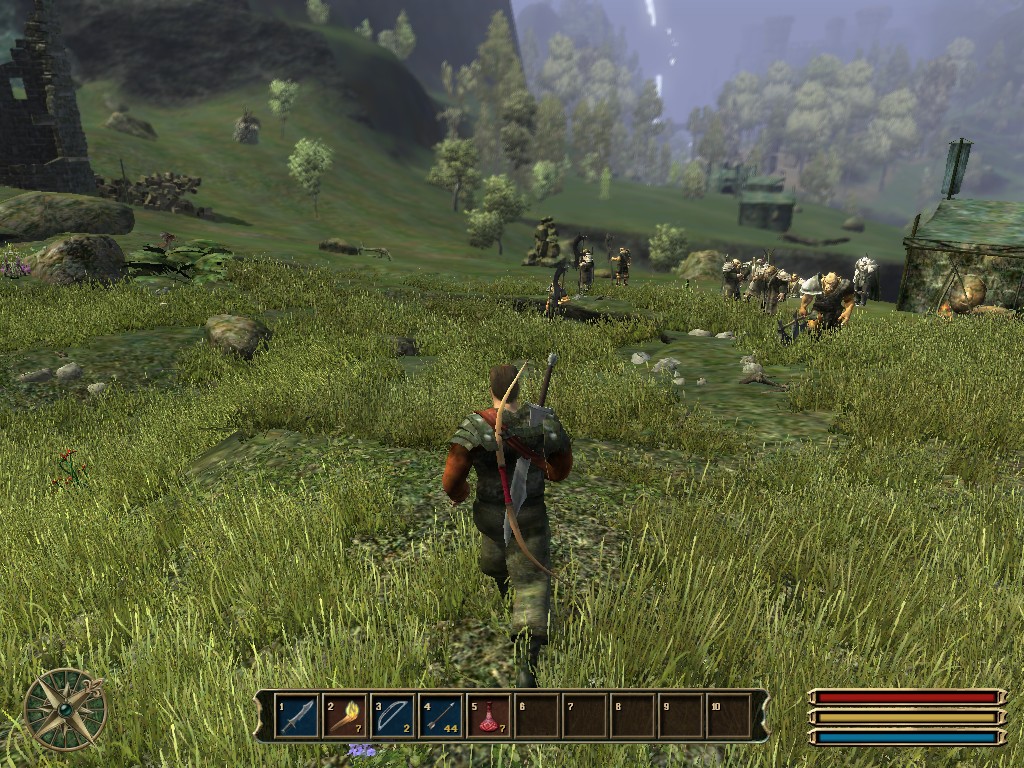Select the arrows stack of 44
1024x768 pixels.
(x=440, y=716)
